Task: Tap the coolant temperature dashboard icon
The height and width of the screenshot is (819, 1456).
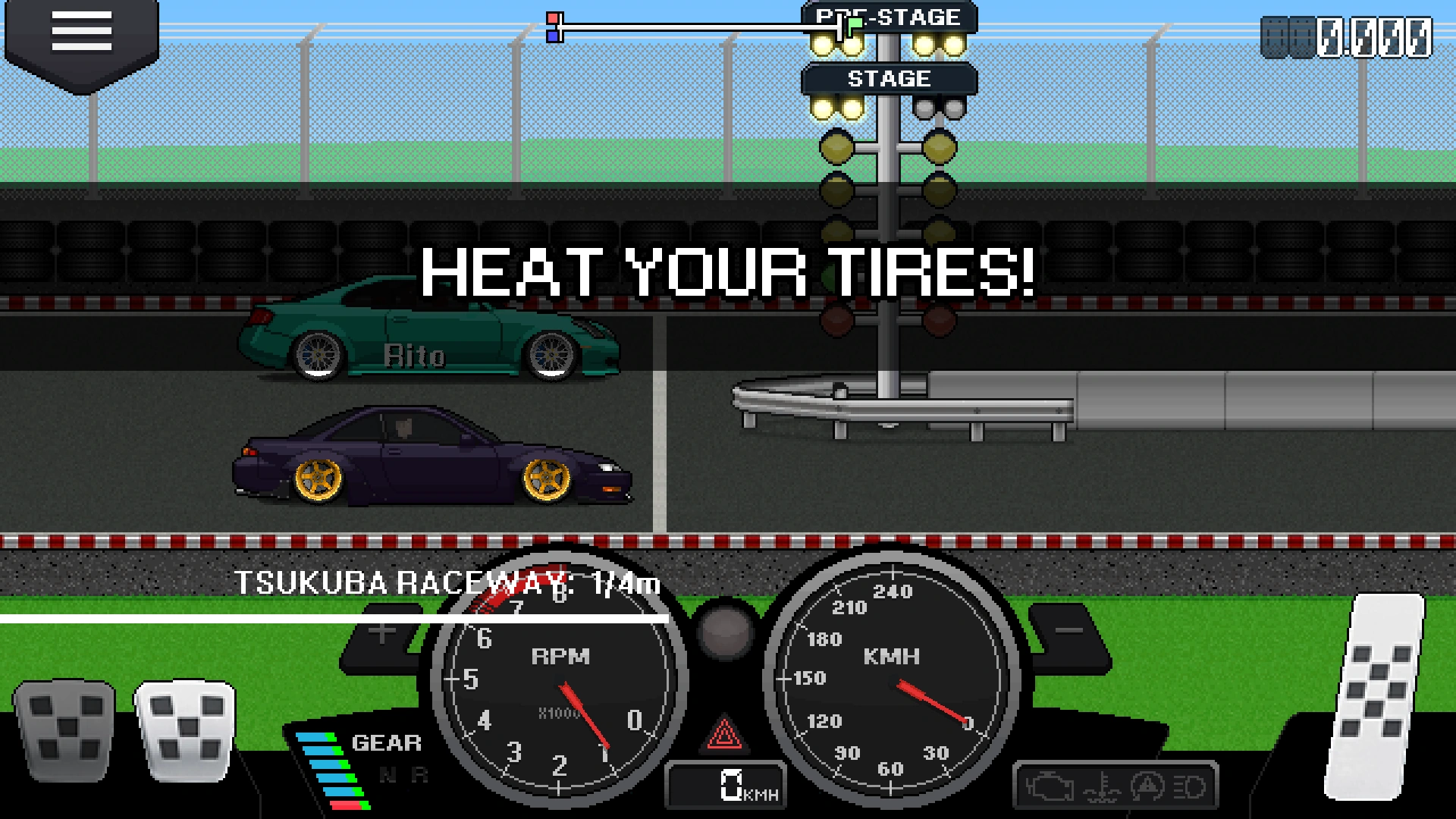Action: (1101, 787)
